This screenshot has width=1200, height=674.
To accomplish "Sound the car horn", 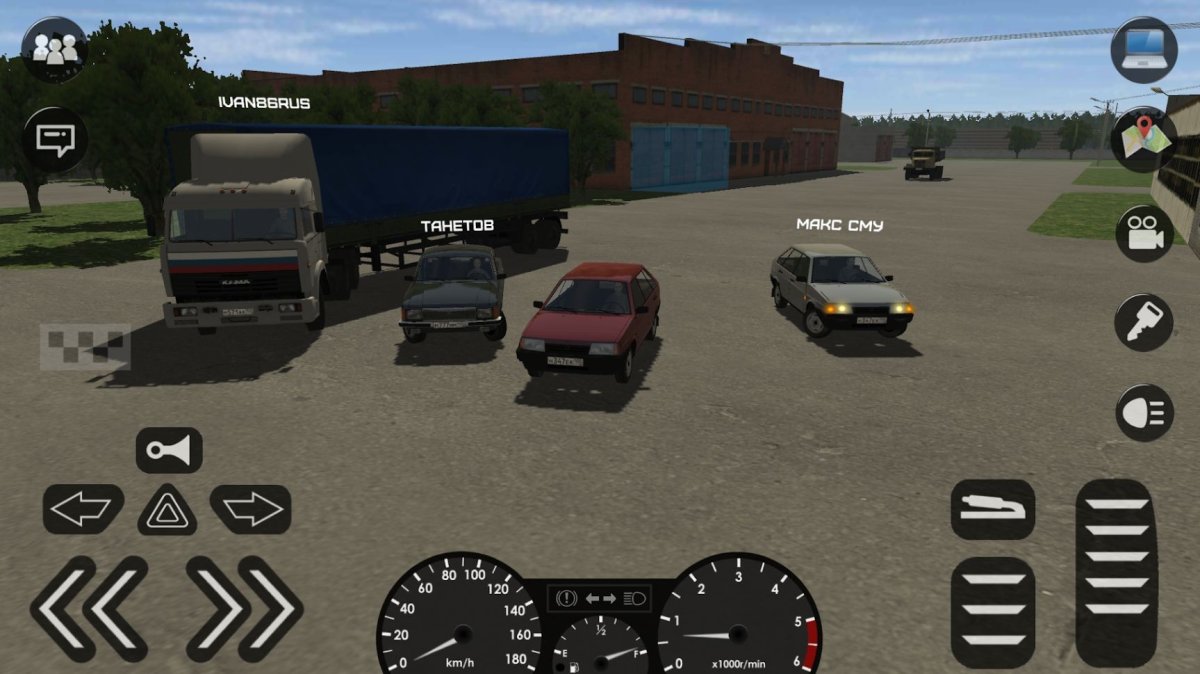I will 169,450.
